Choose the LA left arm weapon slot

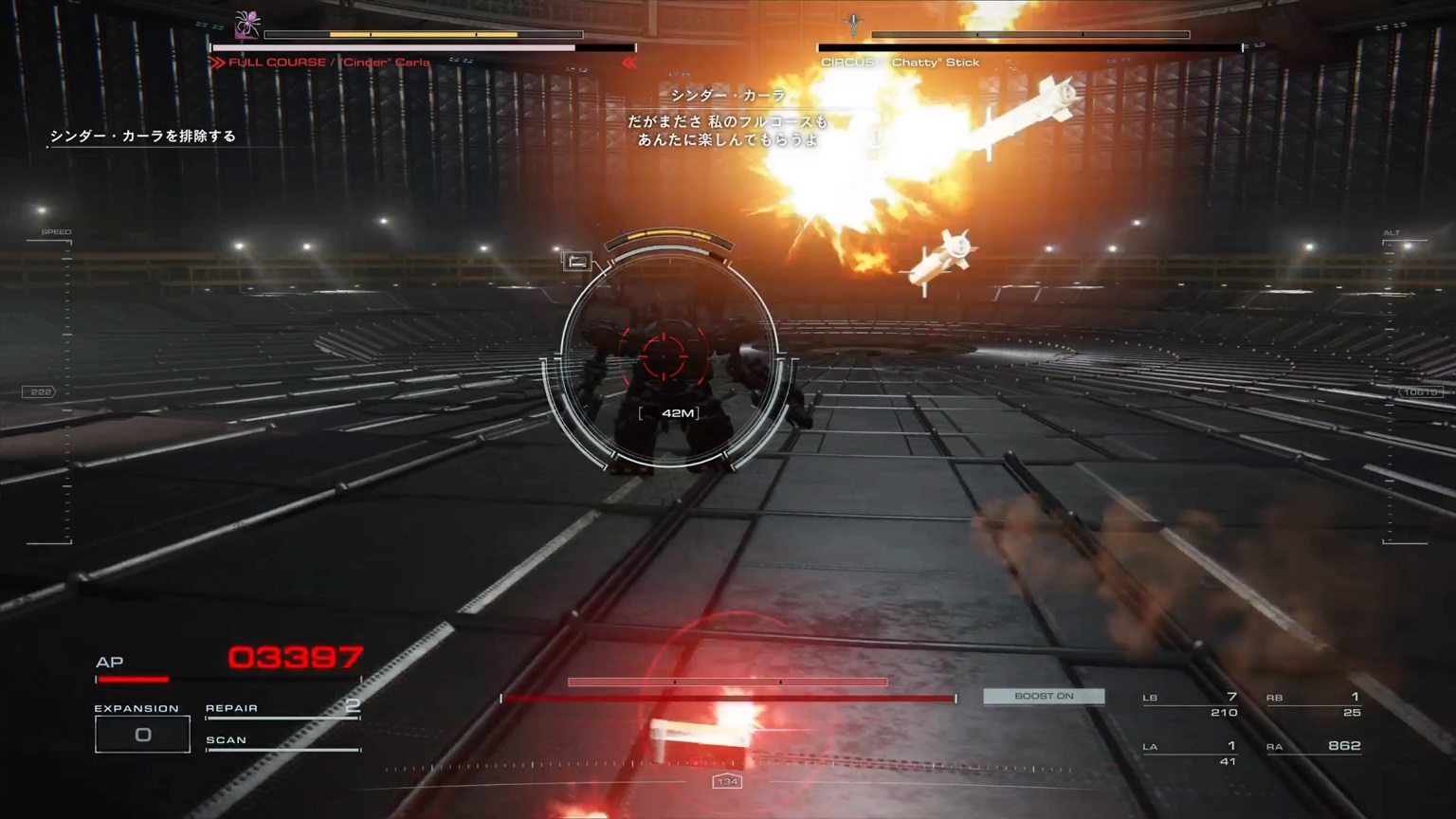1191,753
